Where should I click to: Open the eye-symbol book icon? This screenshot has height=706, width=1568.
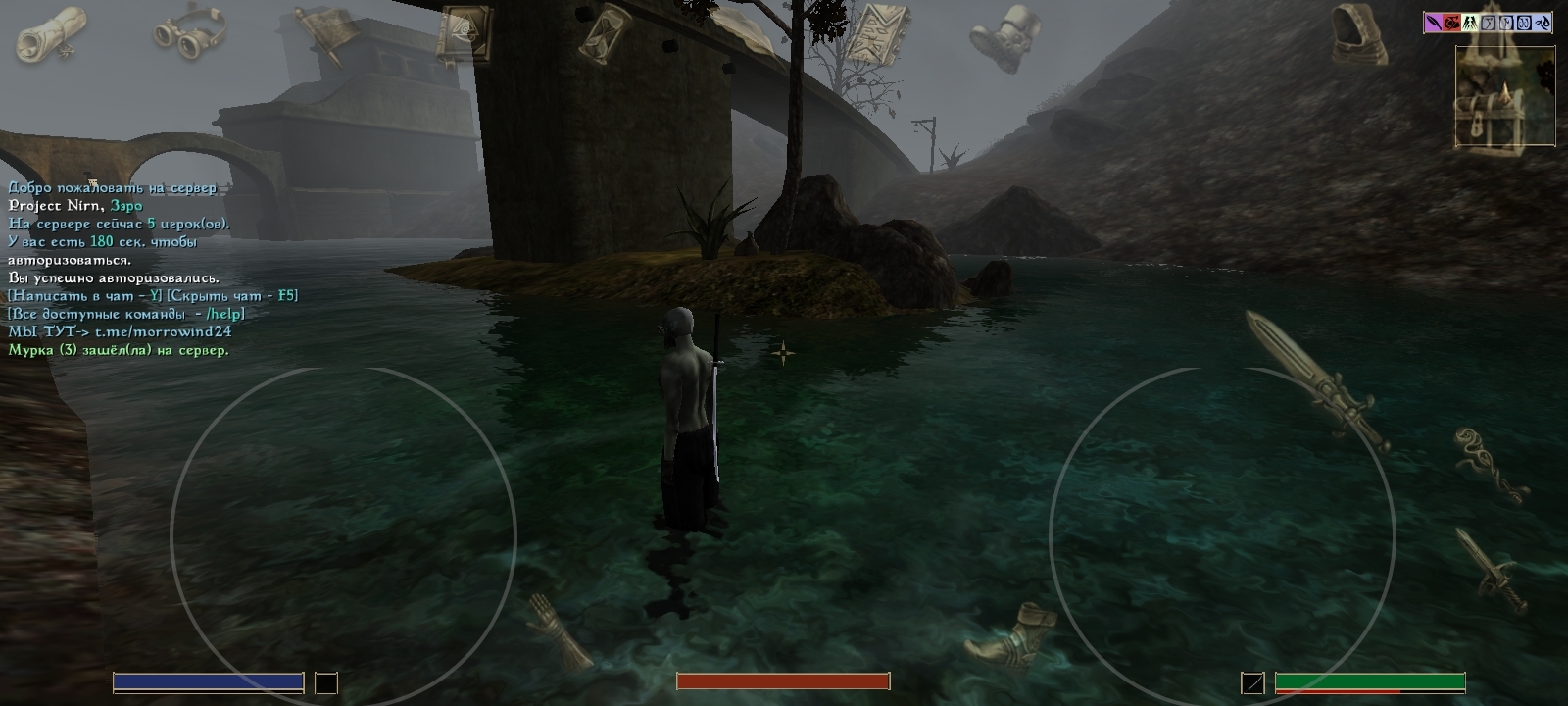460,33
